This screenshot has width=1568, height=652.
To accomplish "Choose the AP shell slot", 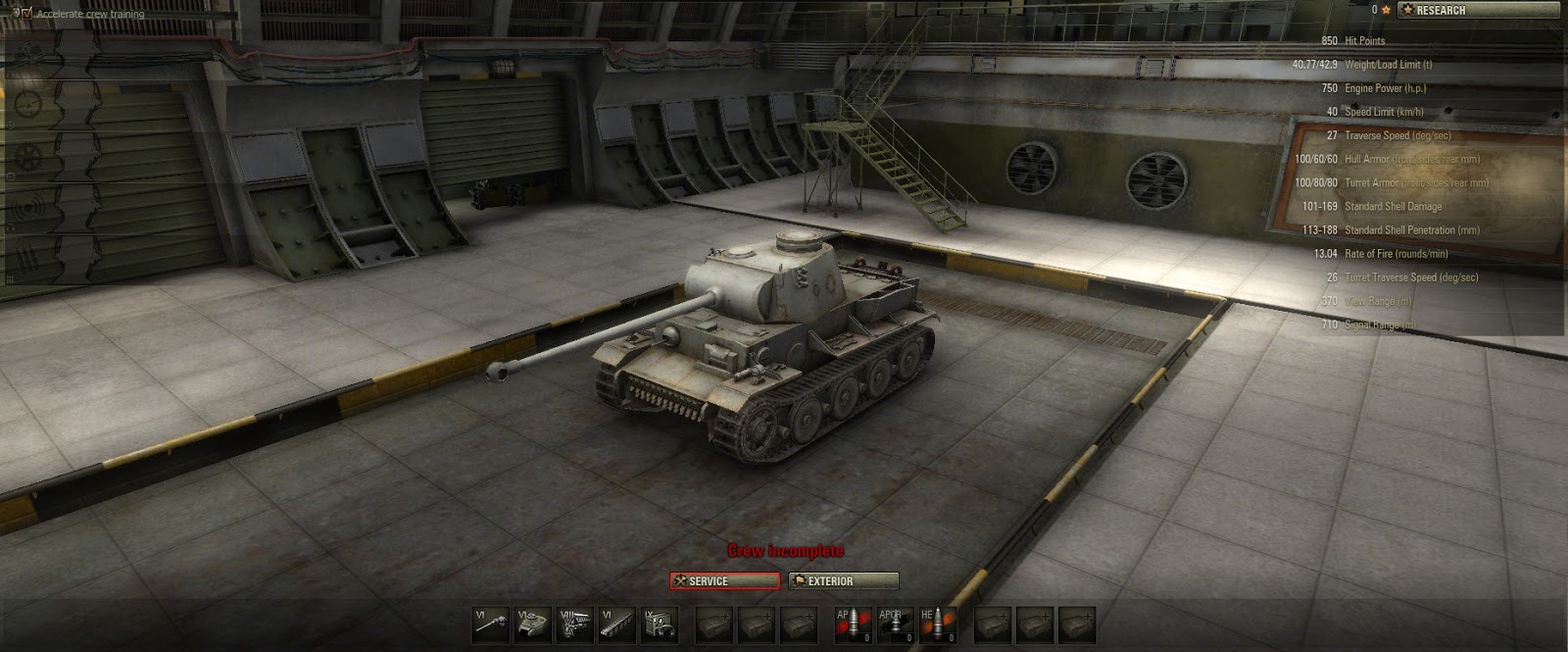I will pyautogui.click(x=854, y=625).
